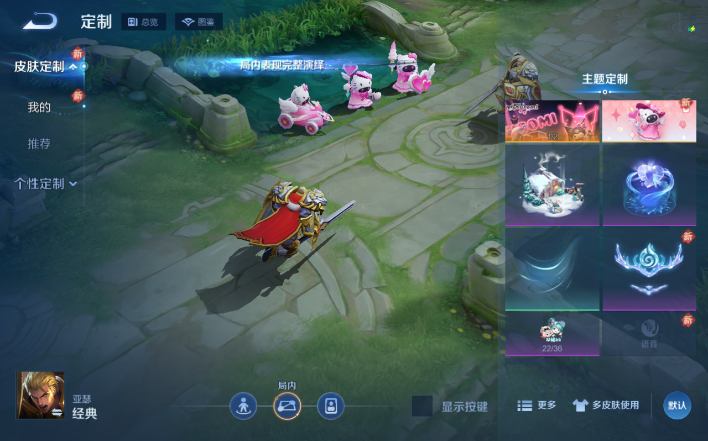Screen dimensions: 708x441
Task: Go back using the return arrow
Action: [x=40, y=21]
